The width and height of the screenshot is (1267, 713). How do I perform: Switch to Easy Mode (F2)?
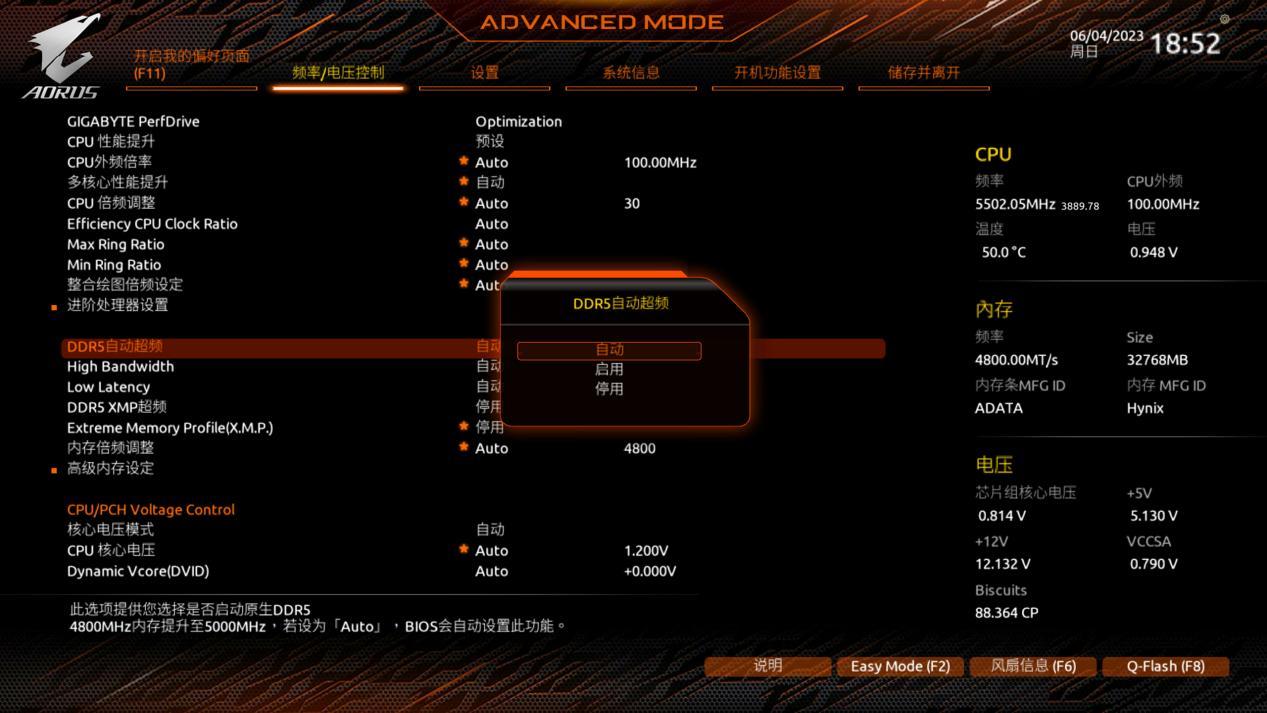pyautogui.click(x=900, y=666)
